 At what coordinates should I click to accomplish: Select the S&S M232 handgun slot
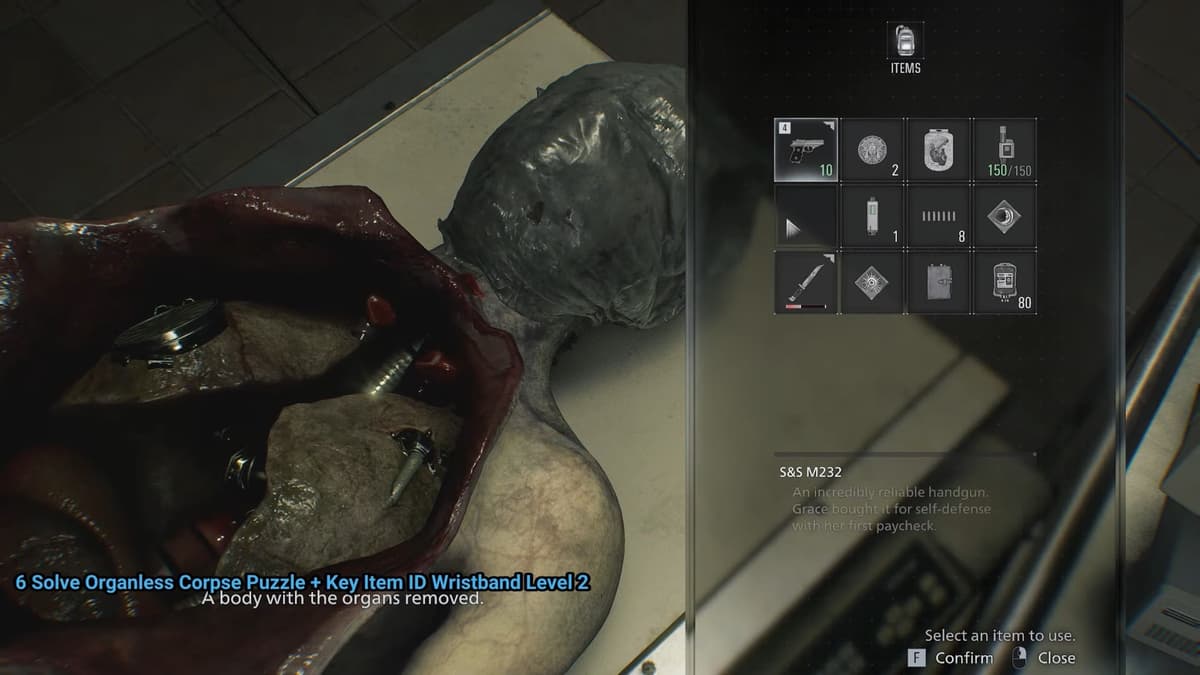coord(807,149)
